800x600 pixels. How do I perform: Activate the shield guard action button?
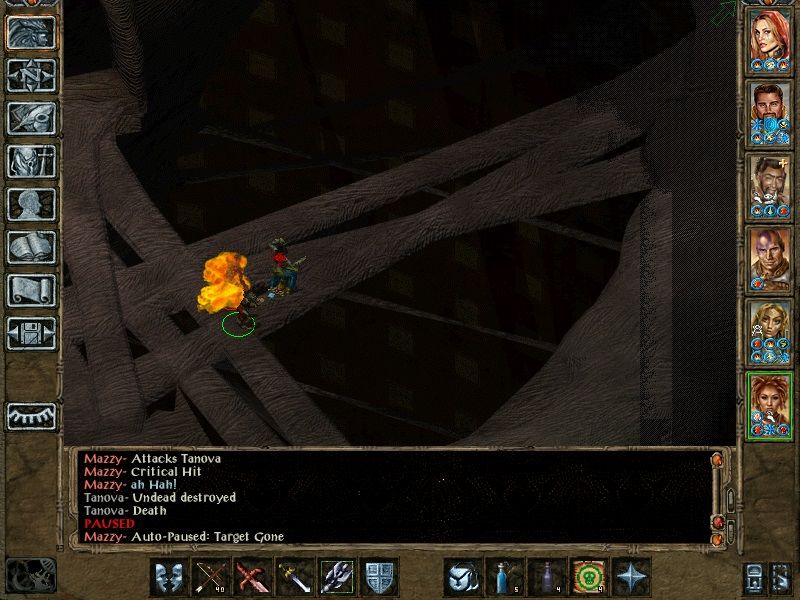(x=377, y=577)
